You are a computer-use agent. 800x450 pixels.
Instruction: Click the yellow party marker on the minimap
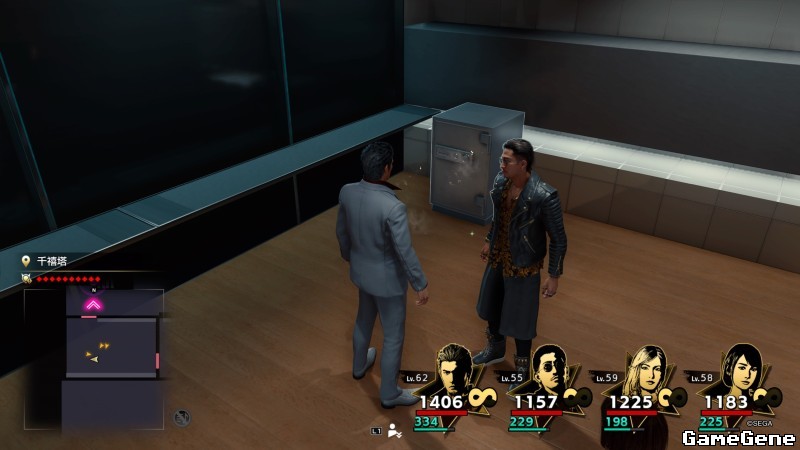point(103,346)
